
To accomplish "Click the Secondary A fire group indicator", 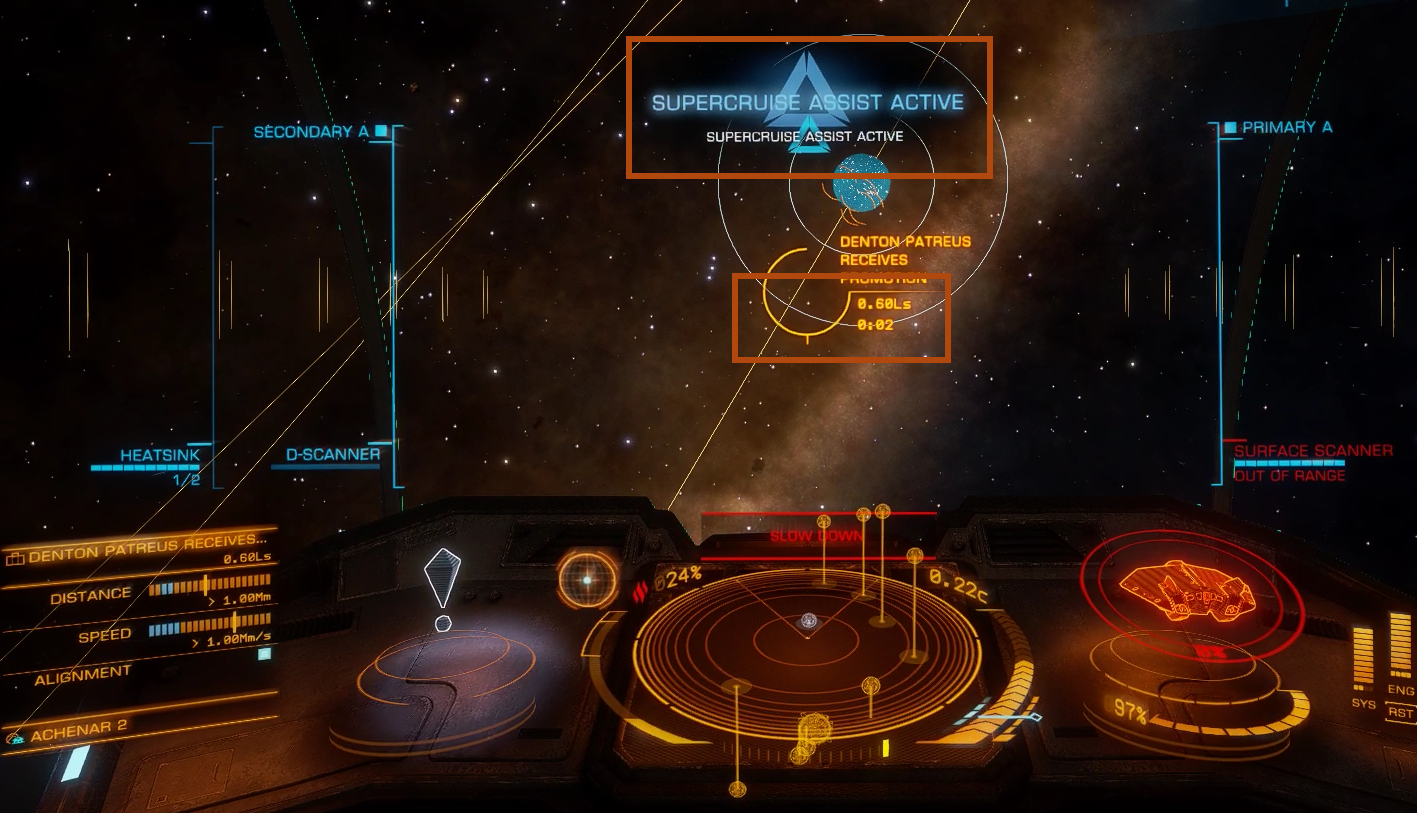I will pos(311,132).
